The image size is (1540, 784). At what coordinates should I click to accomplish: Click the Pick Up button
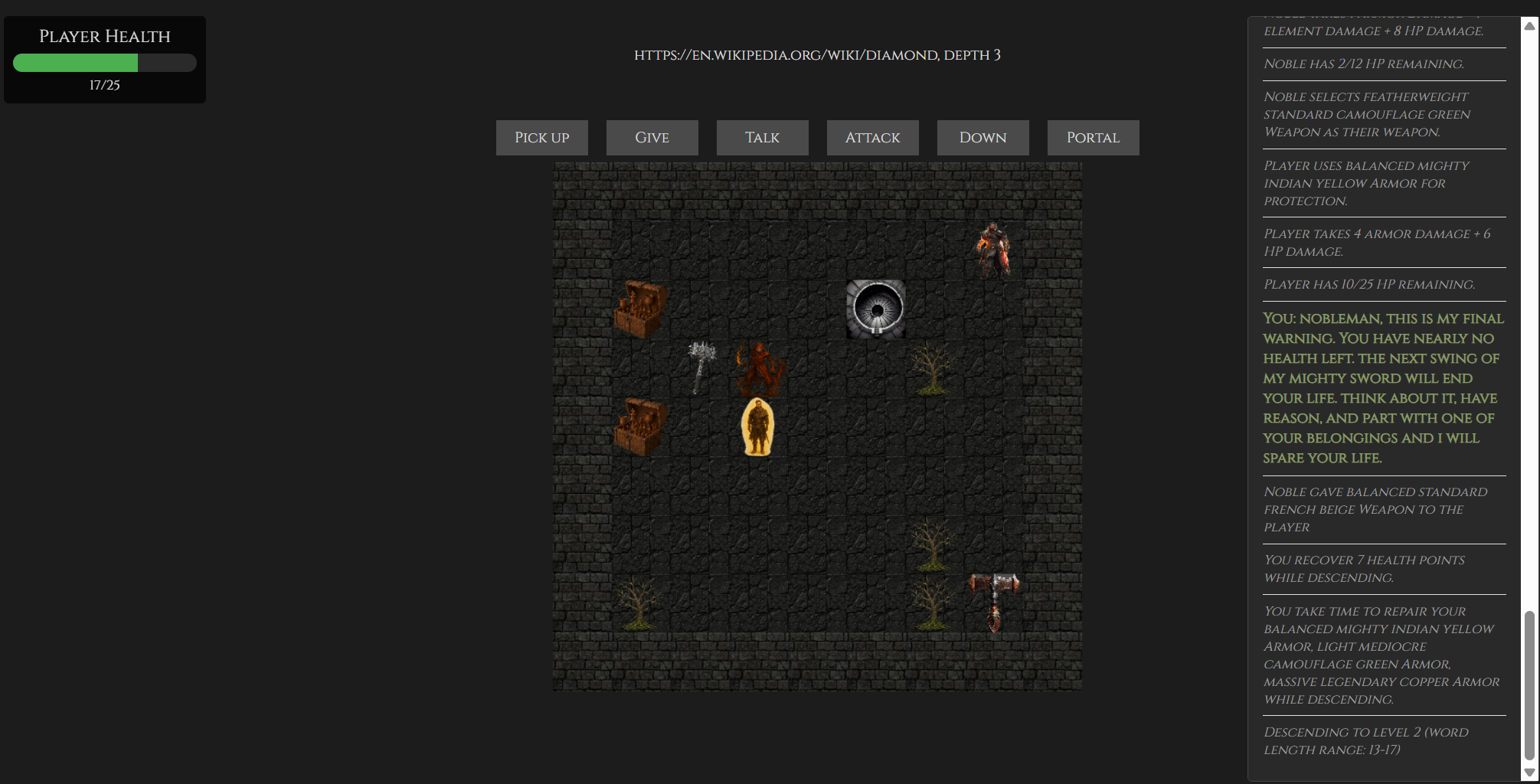pyautogui.click(x=541, y=138)
